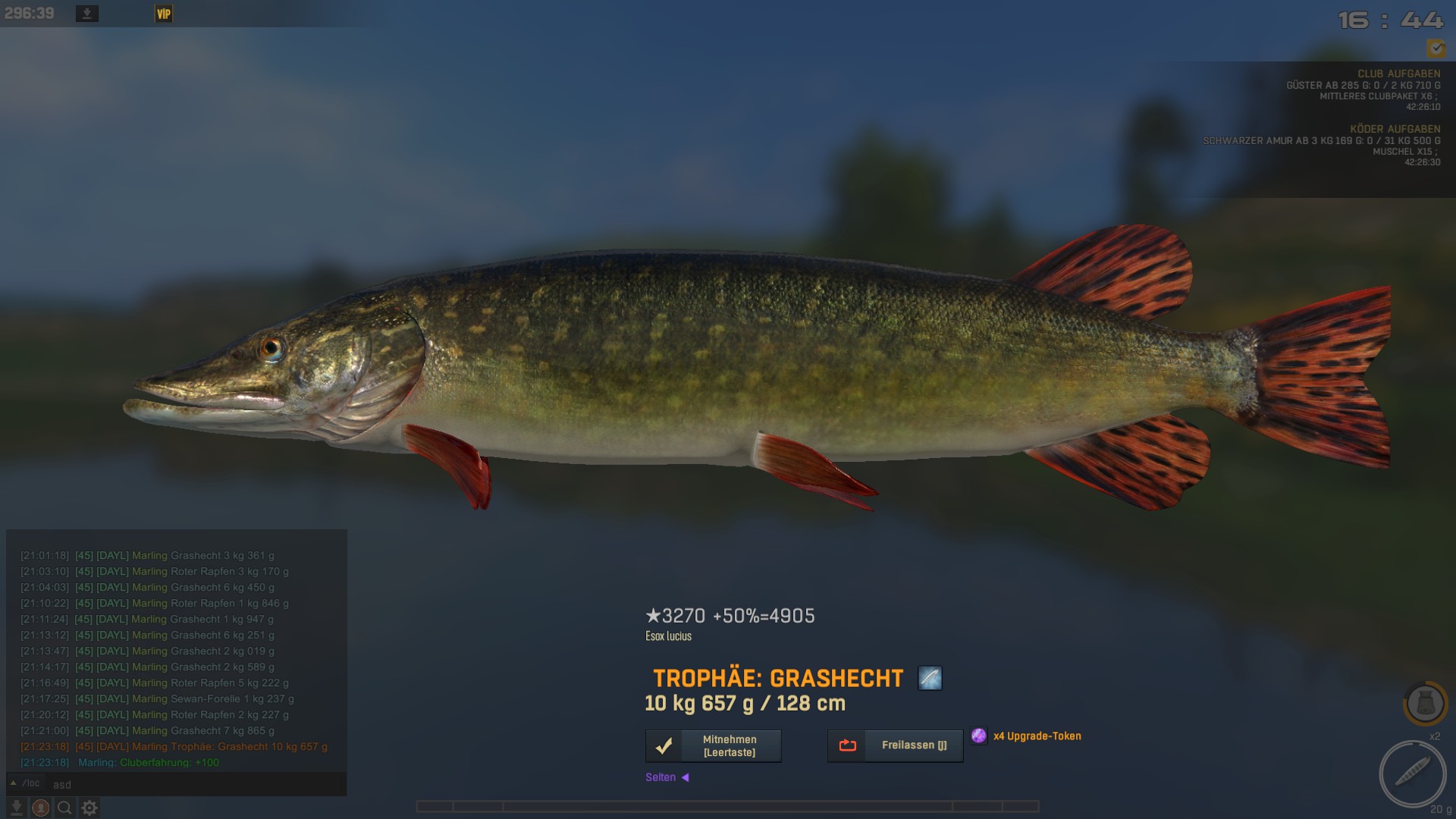Open the Köder Aufgaben task tracker

tap(1395, 129)
